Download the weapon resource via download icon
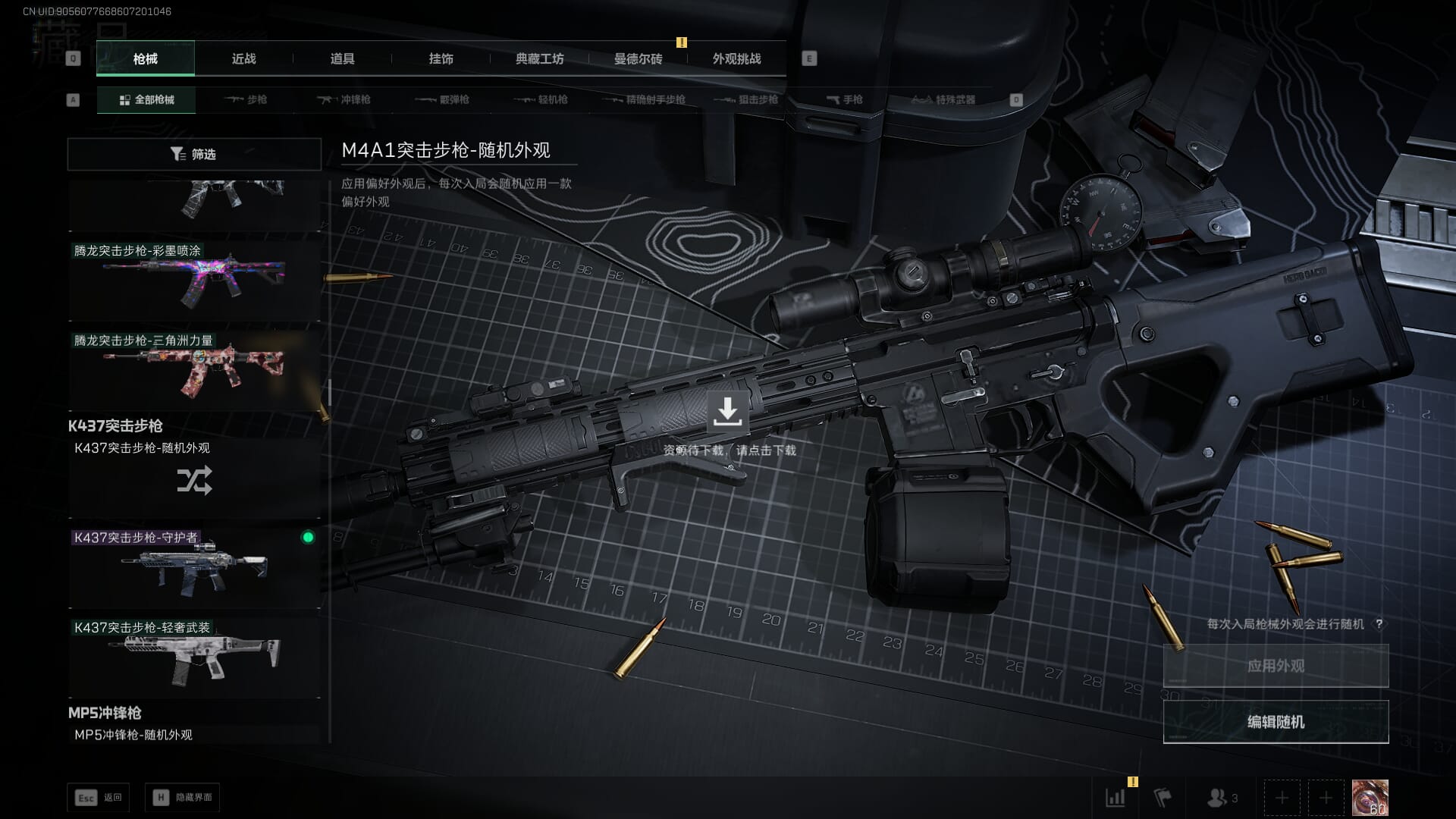The width and height of the screenshot is (1456, 819). [x=727, y=412]
